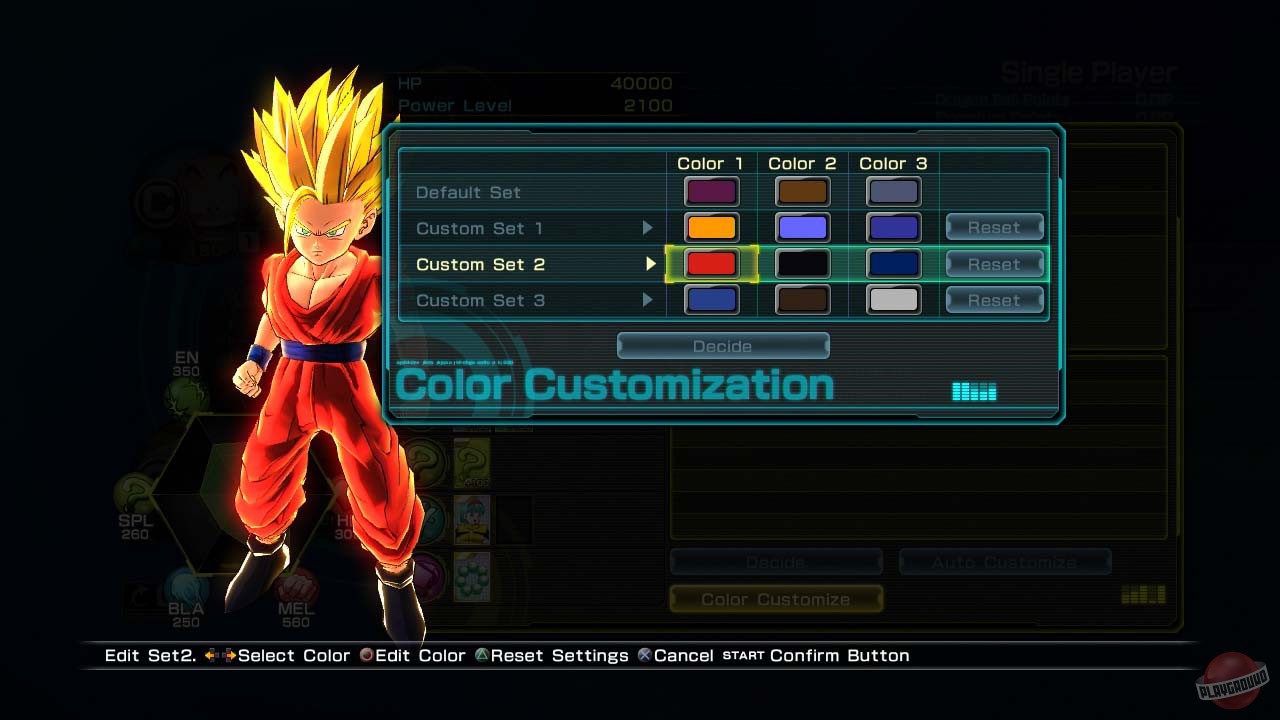Viewport: 1280px width, 720px height.
Task: Expand Custom Set 1 with its arrow
Action: coord(649,227)
